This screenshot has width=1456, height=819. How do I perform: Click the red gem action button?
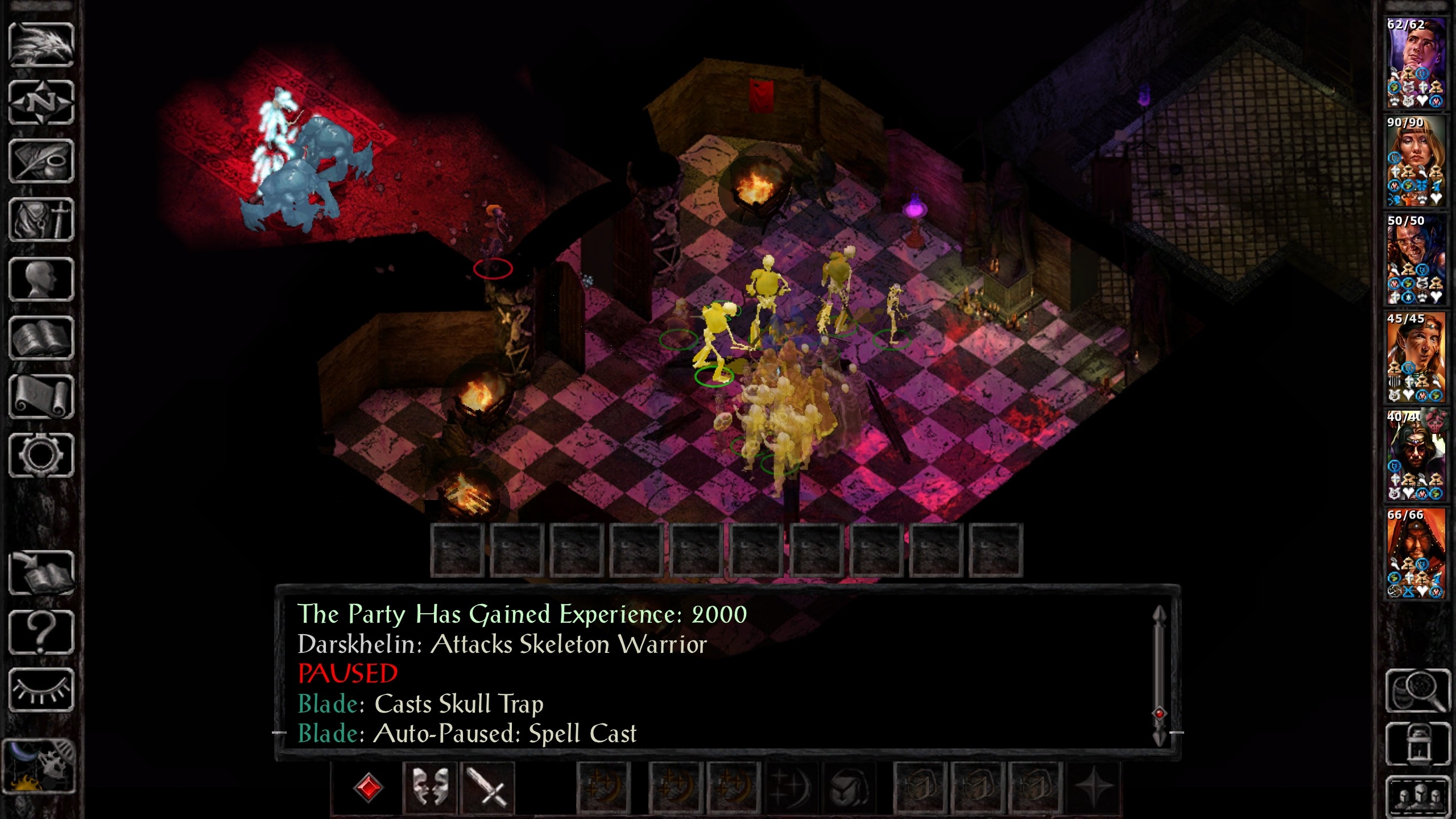[x=368, y=788]
